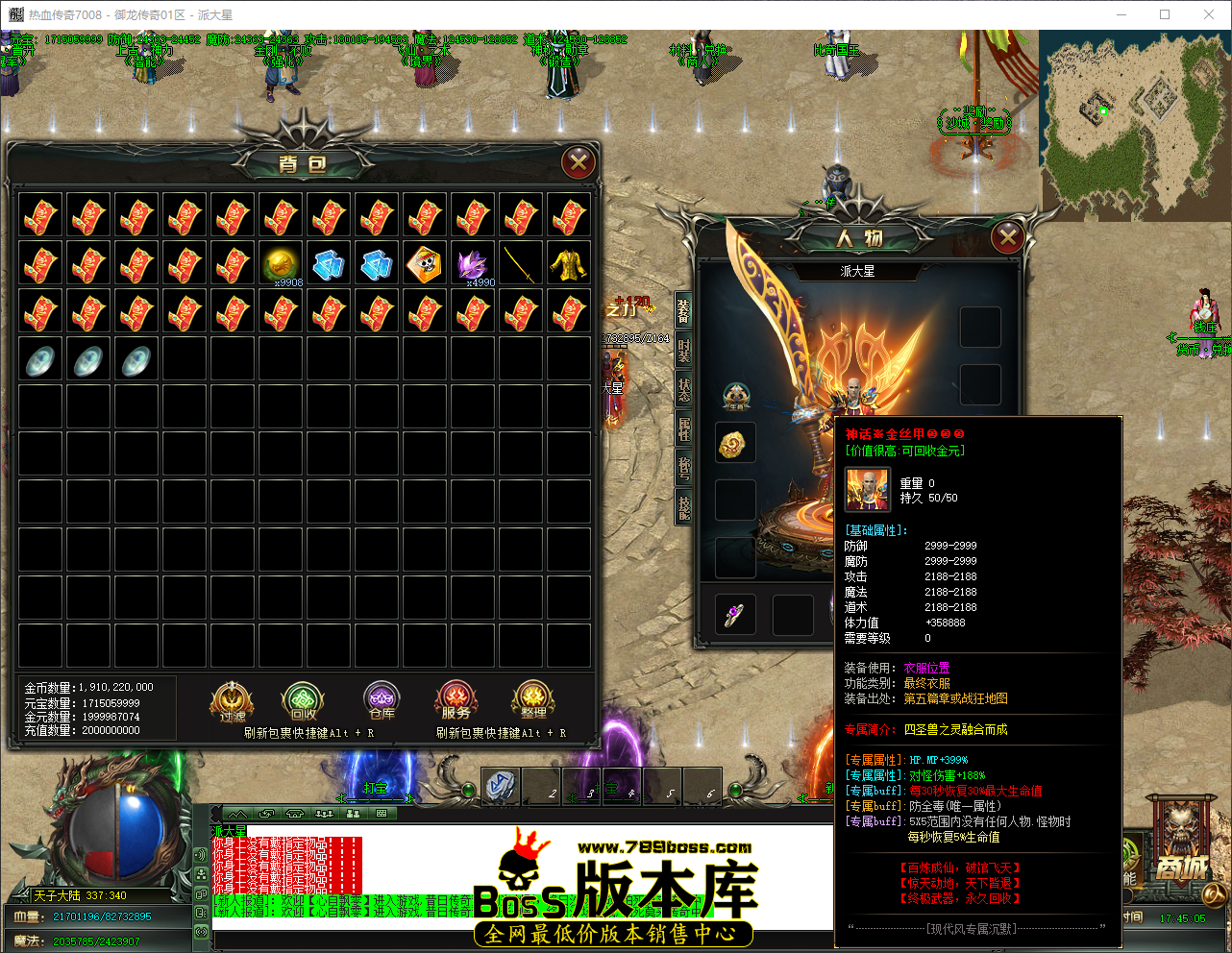The width and height of the screenshot is (1232, 953).
Task: Click the purple ring in the equipment slot
Action: coord(734,616)
